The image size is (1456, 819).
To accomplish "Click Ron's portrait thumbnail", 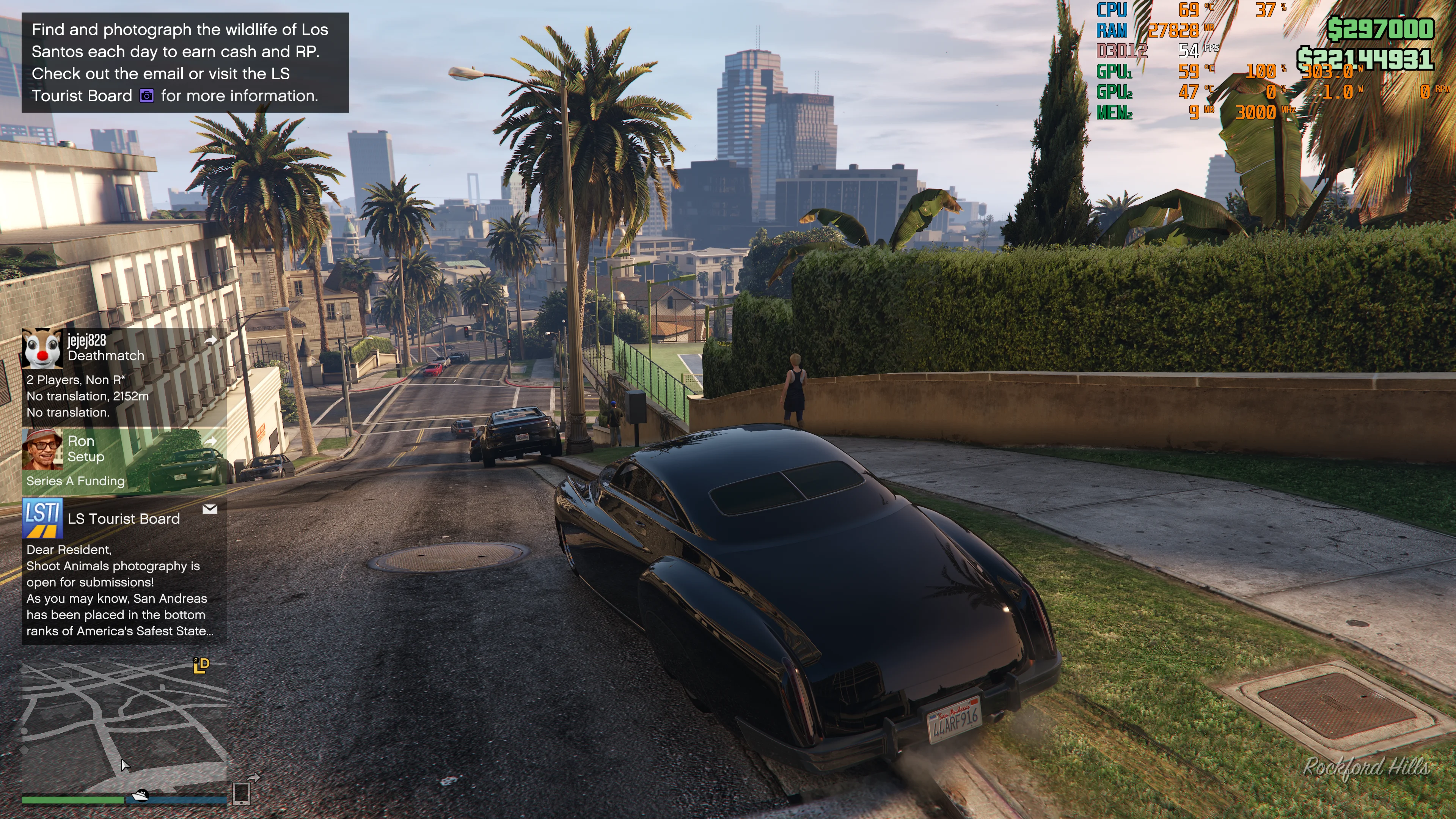I will [42, 450].
